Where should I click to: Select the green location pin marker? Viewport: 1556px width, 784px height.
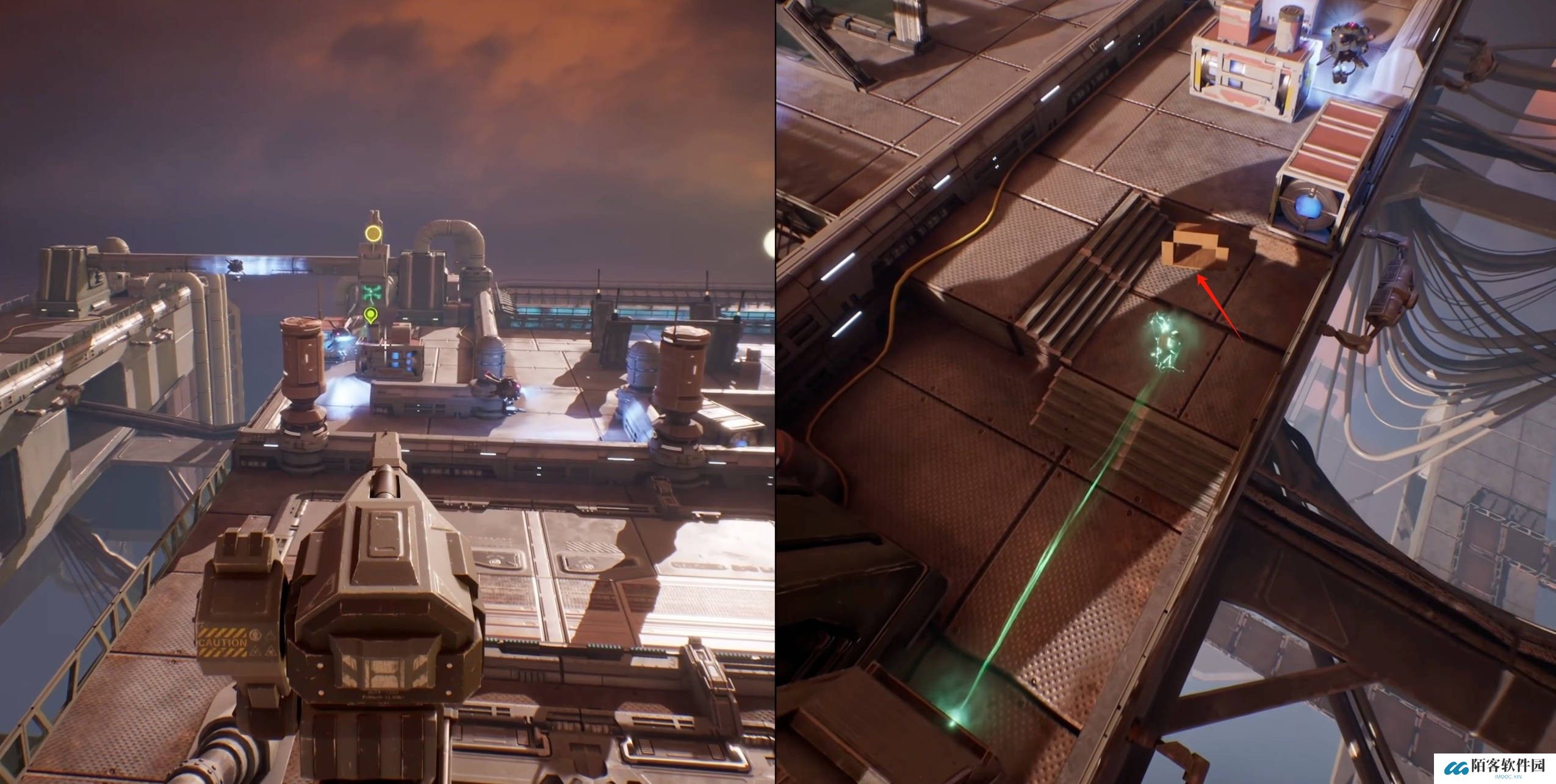click(x=370, y=315)
